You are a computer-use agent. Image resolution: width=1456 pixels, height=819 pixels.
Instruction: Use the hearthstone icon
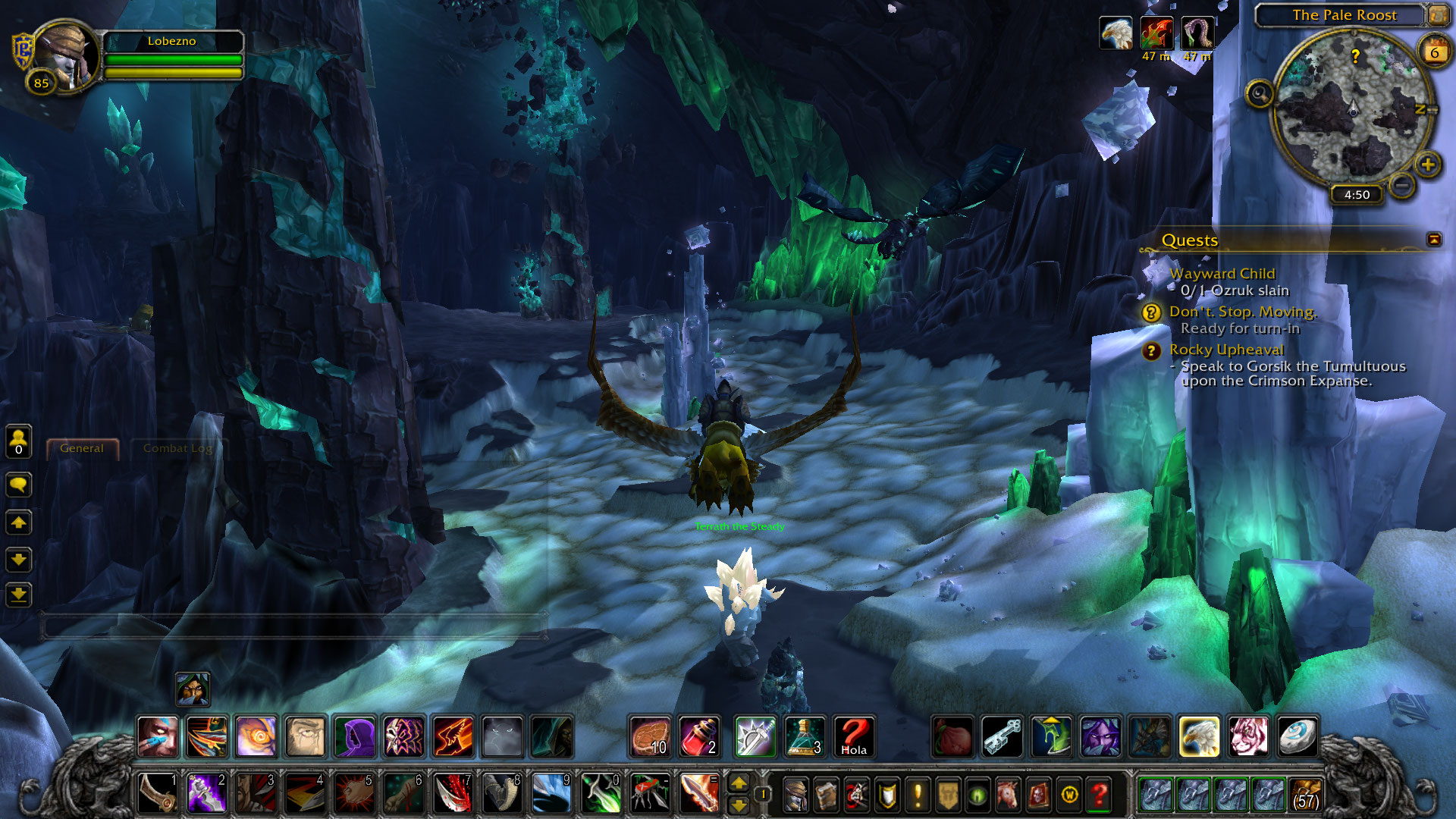pos(1296,736)
